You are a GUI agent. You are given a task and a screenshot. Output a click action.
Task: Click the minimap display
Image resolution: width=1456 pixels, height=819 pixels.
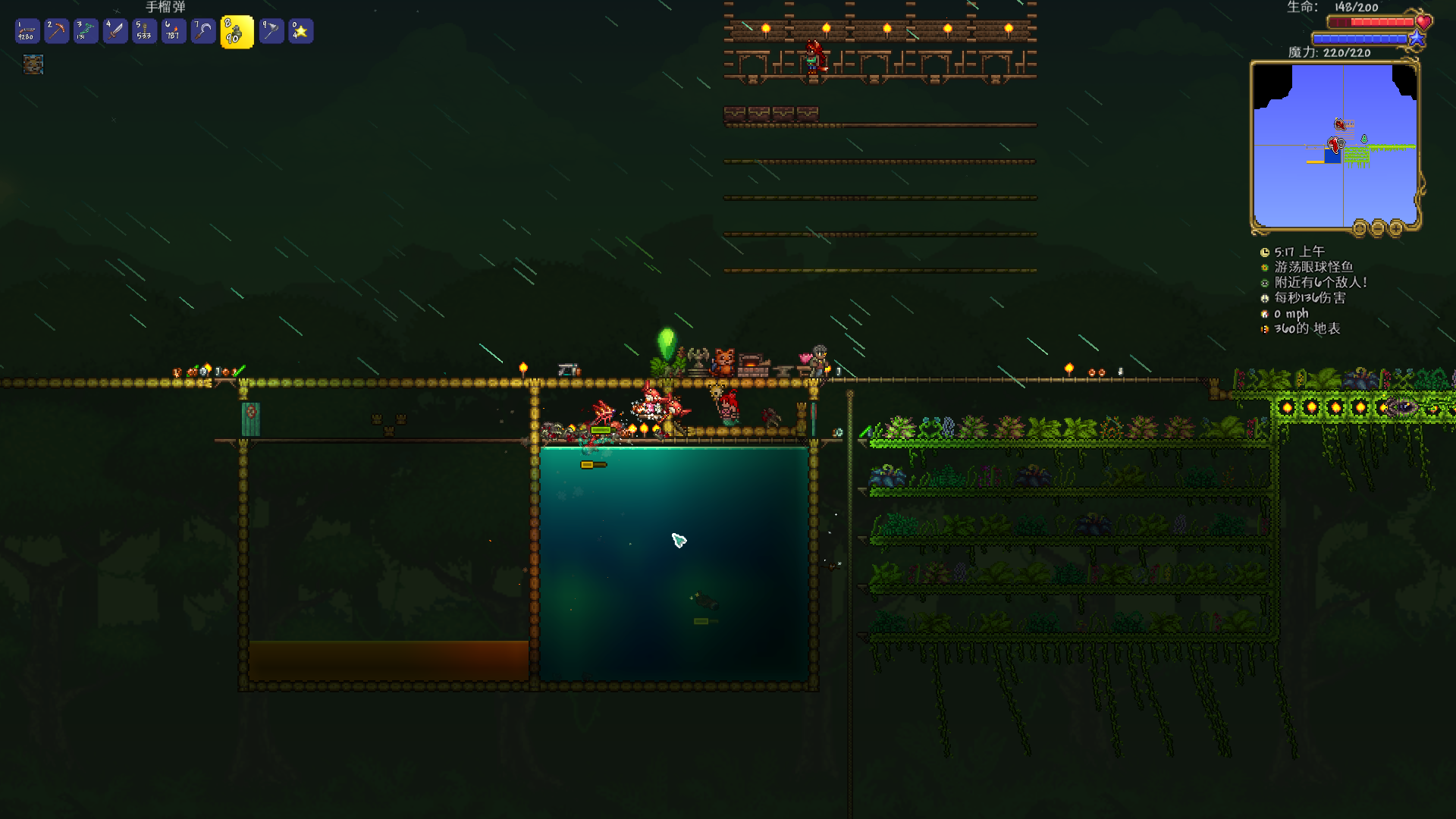tap(1334, 144)
